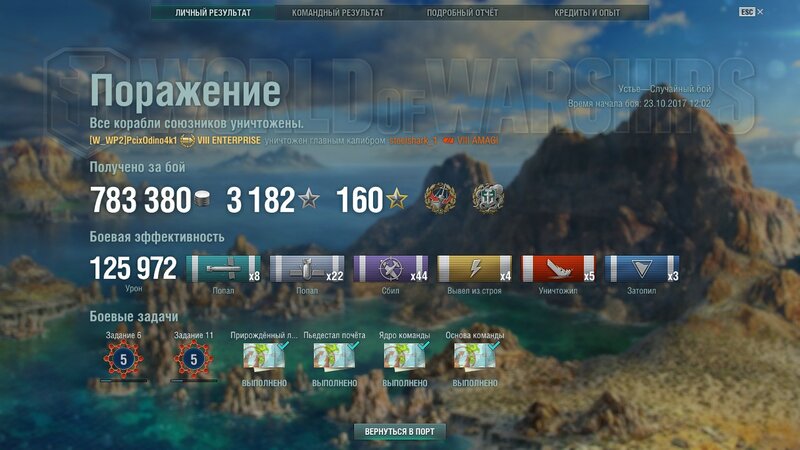
Task: Select the torpedo hits ribbon x8
Action: point(224,268)
